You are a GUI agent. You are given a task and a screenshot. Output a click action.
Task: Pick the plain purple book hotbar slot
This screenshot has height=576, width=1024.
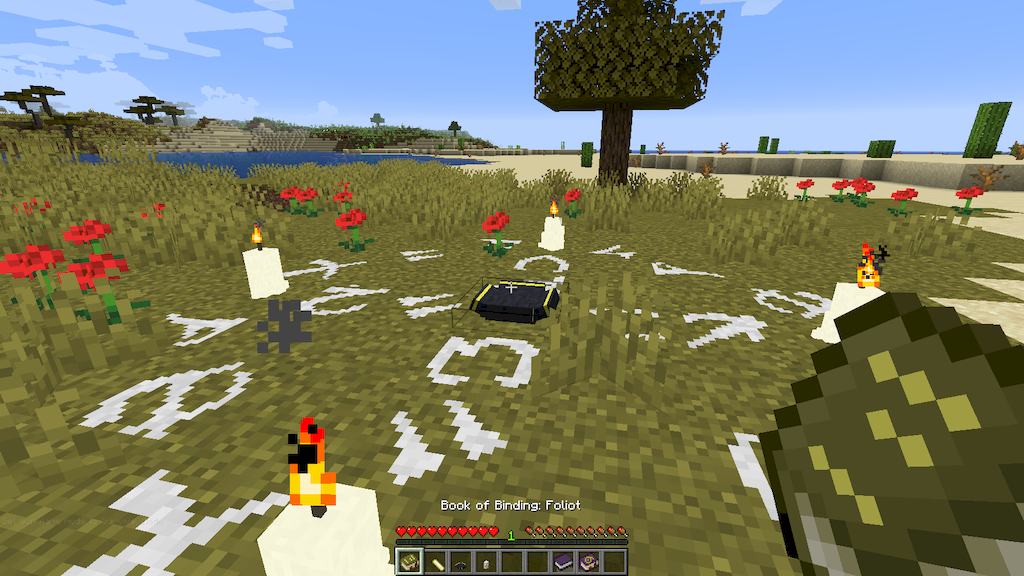[x=563, y=562]
